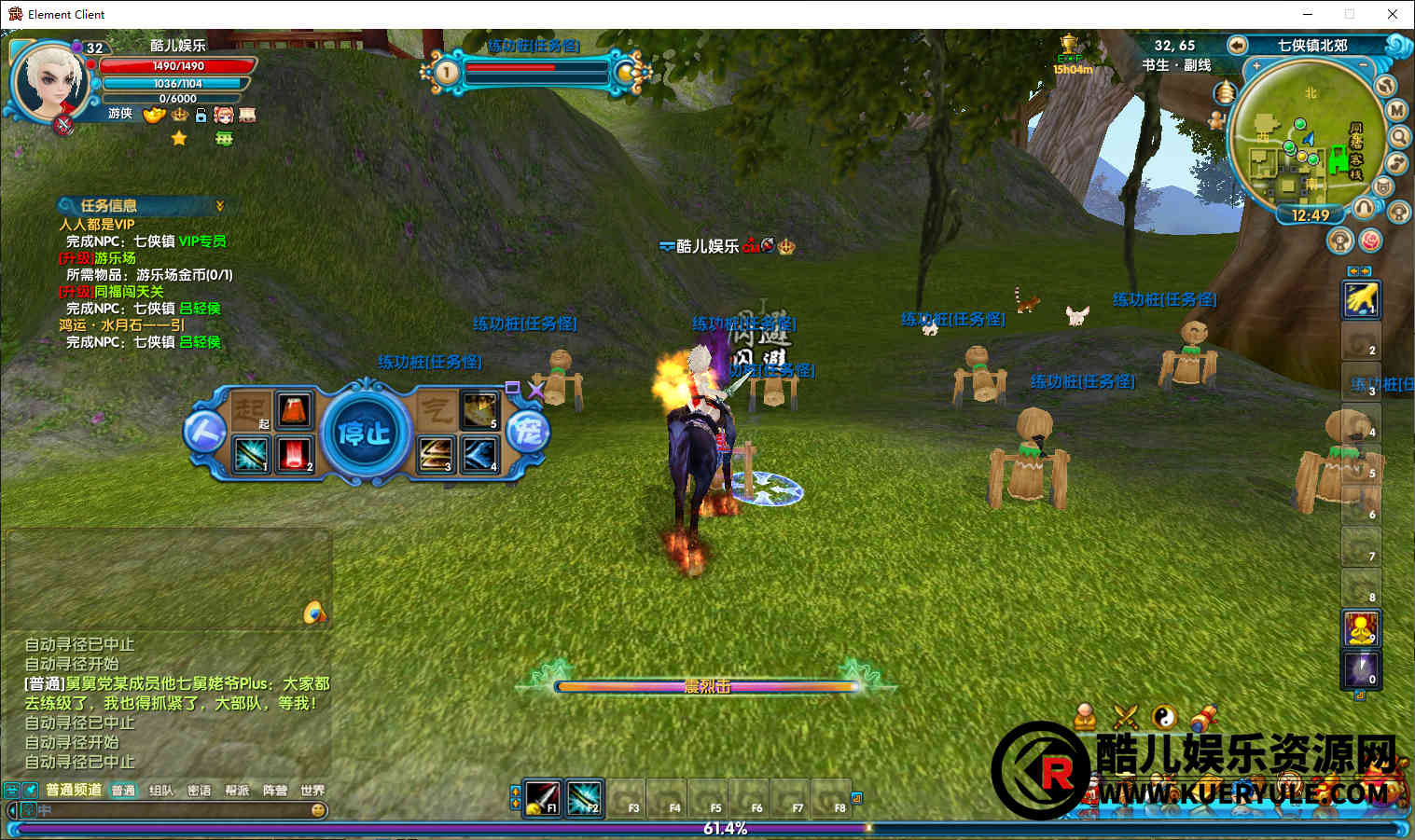Screen dimensions: 1415x840
Task: Open the 帮派 guild chat tab
Action: coord(237,791)
